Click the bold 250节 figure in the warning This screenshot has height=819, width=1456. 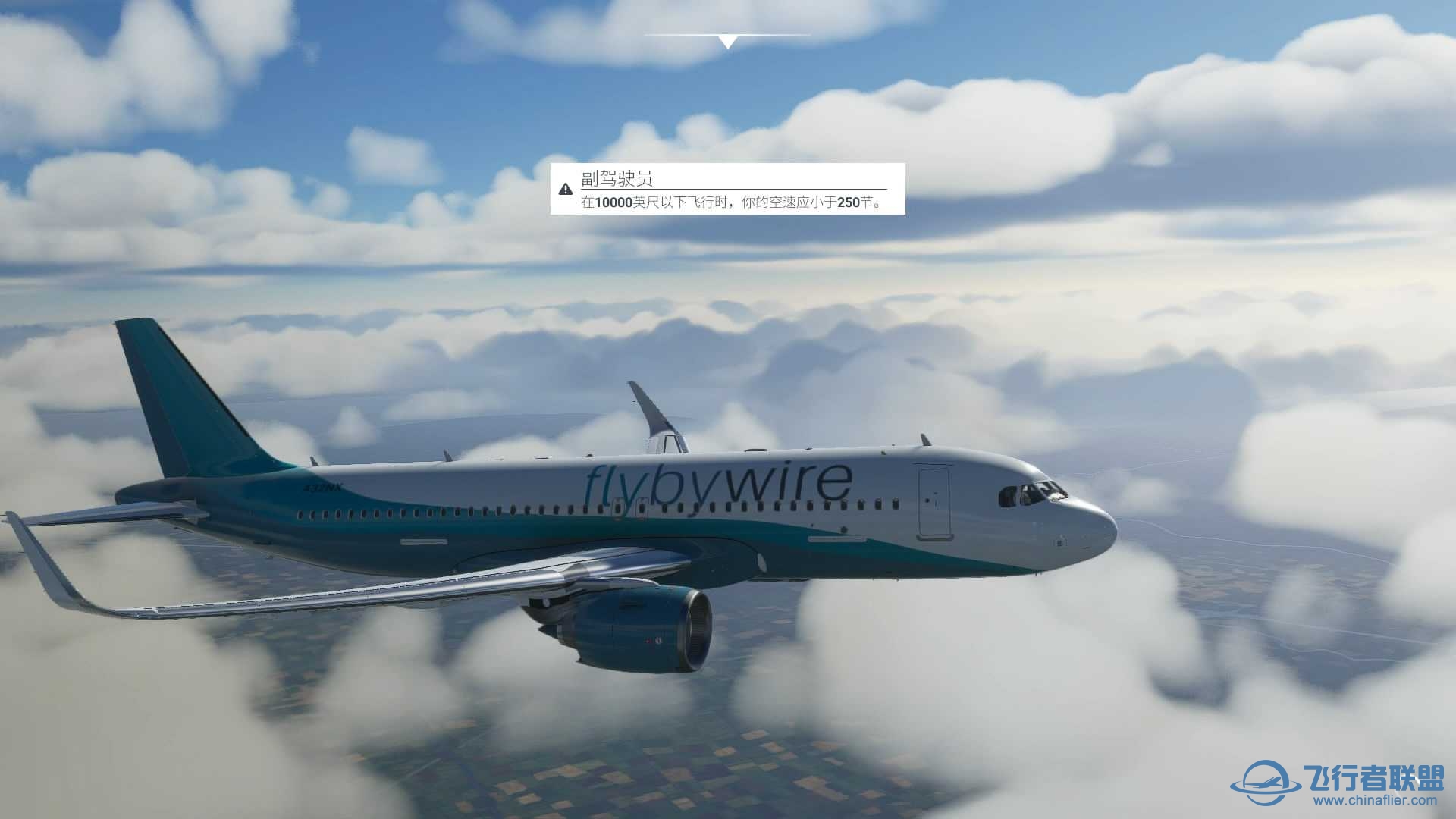click(855, 203)
